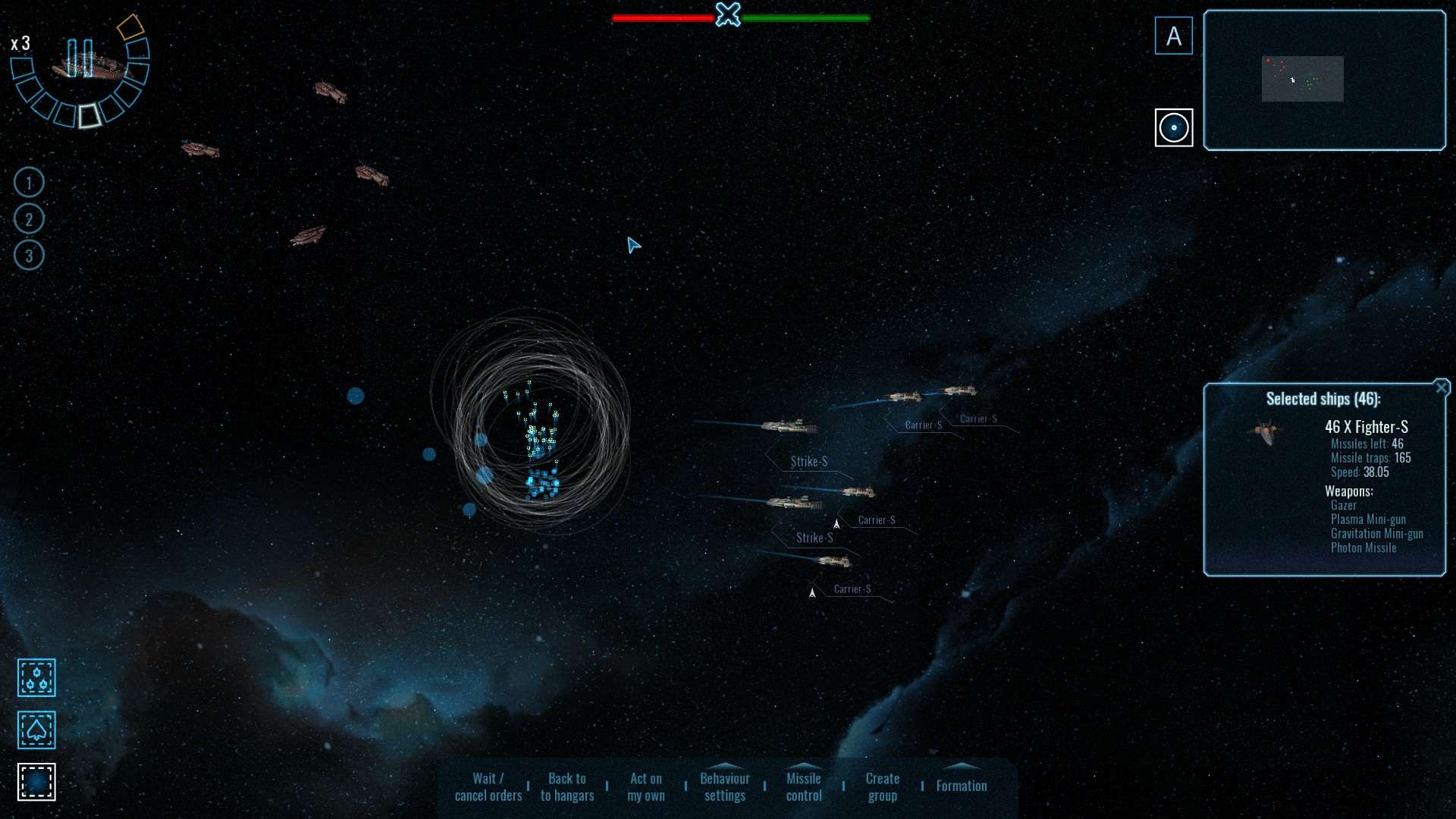Click the radar target icon below the A button

(1174, 128)
